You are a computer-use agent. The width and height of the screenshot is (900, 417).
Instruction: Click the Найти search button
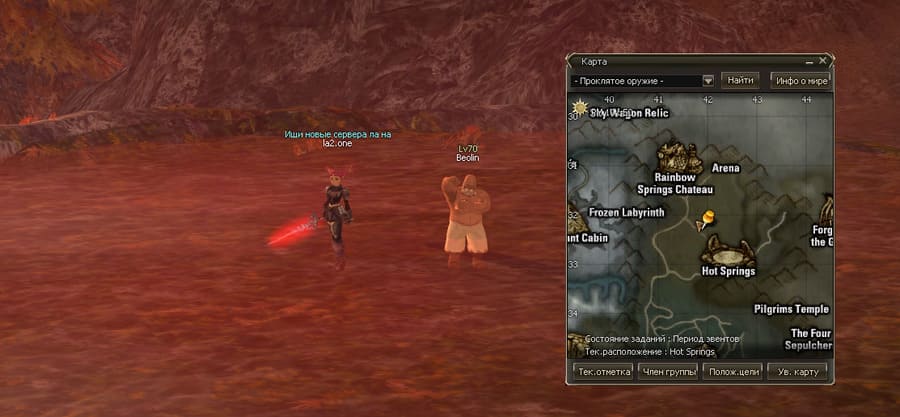tap(741, 80)
